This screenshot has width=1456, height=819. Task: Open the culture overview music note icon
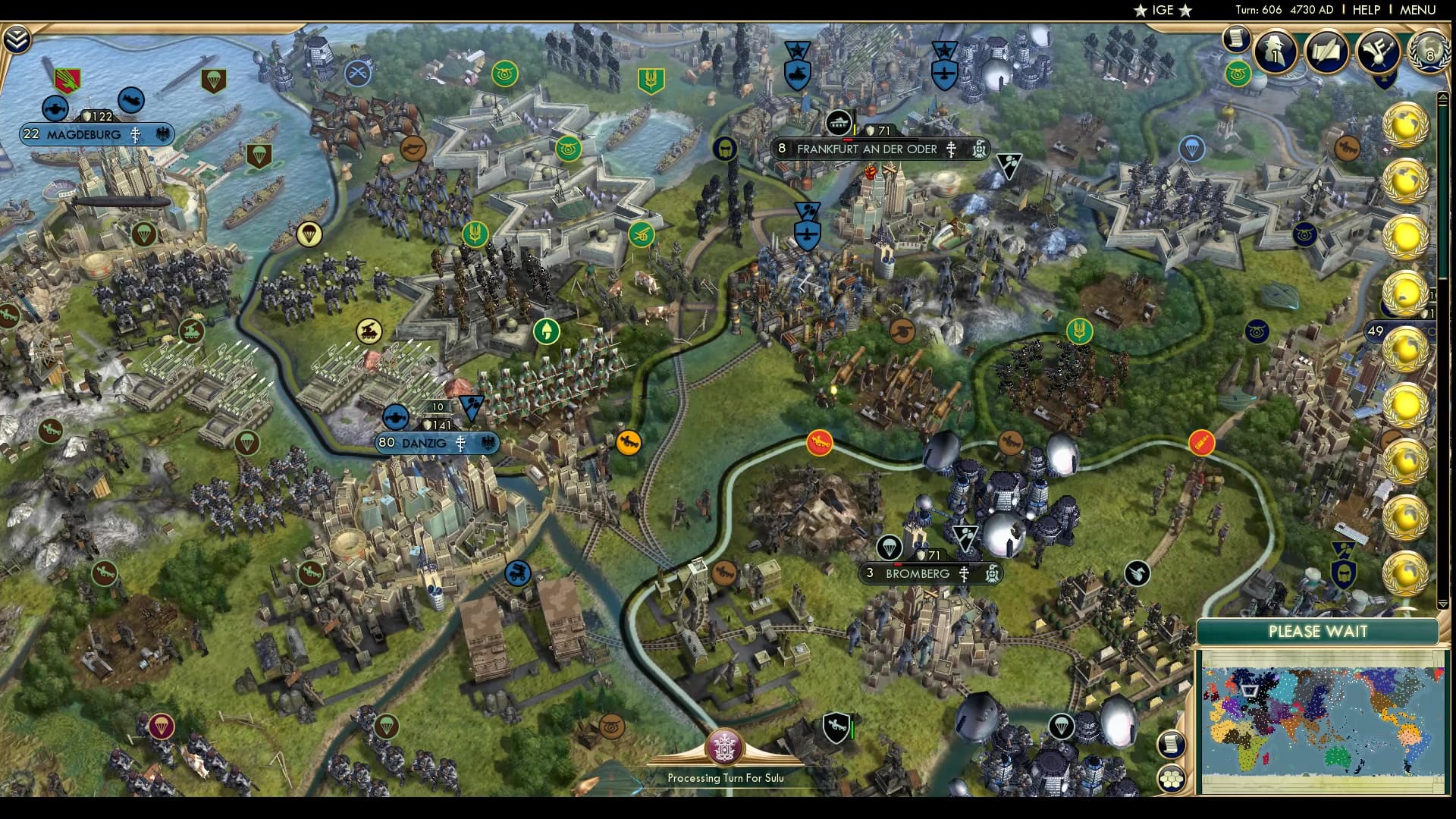click(x=1377, y=52)
